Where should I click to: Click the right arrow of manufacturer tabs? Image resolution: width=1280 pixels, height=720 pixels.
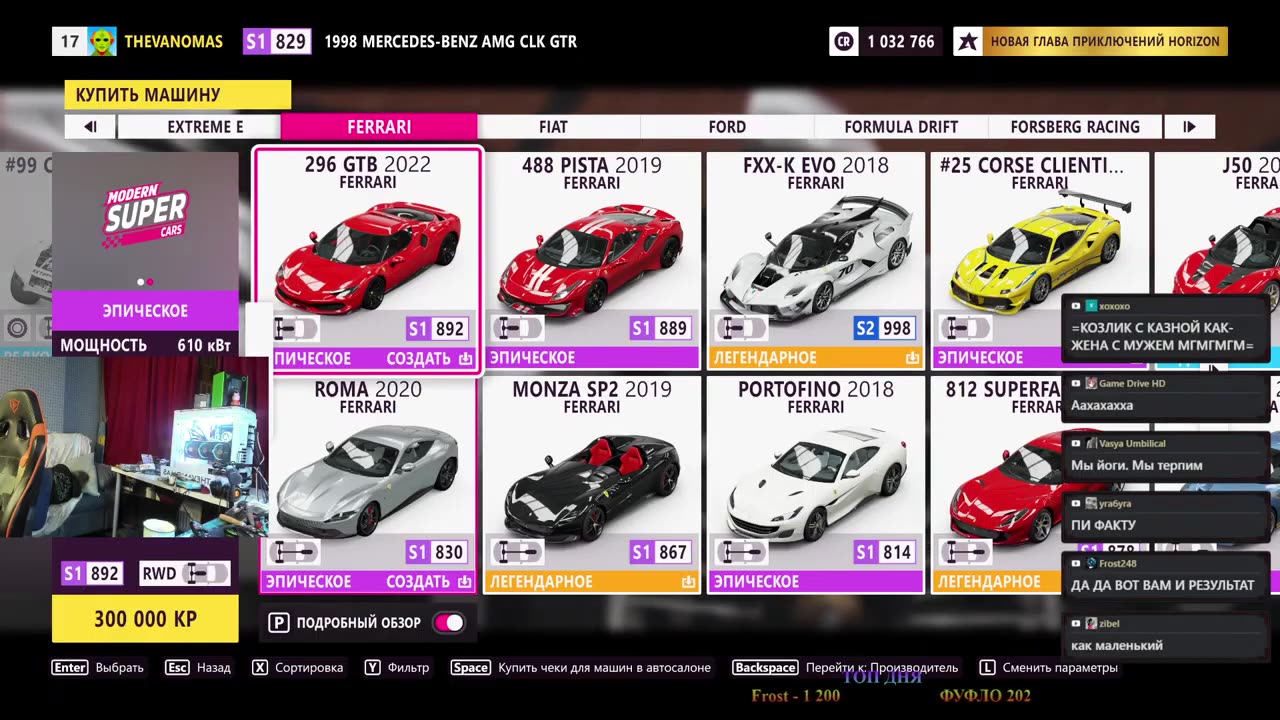pyautogui.click(x=1189, y=127)
